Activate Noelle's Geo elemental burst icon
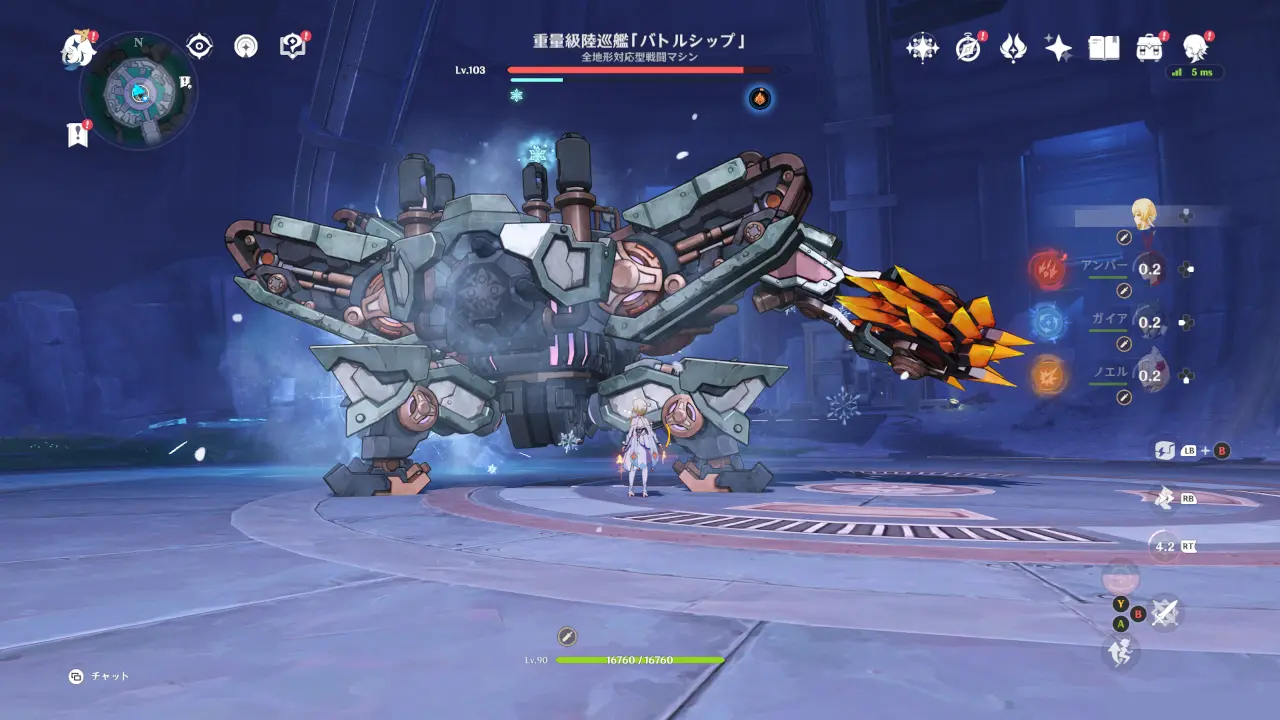 coord(1049,374)
